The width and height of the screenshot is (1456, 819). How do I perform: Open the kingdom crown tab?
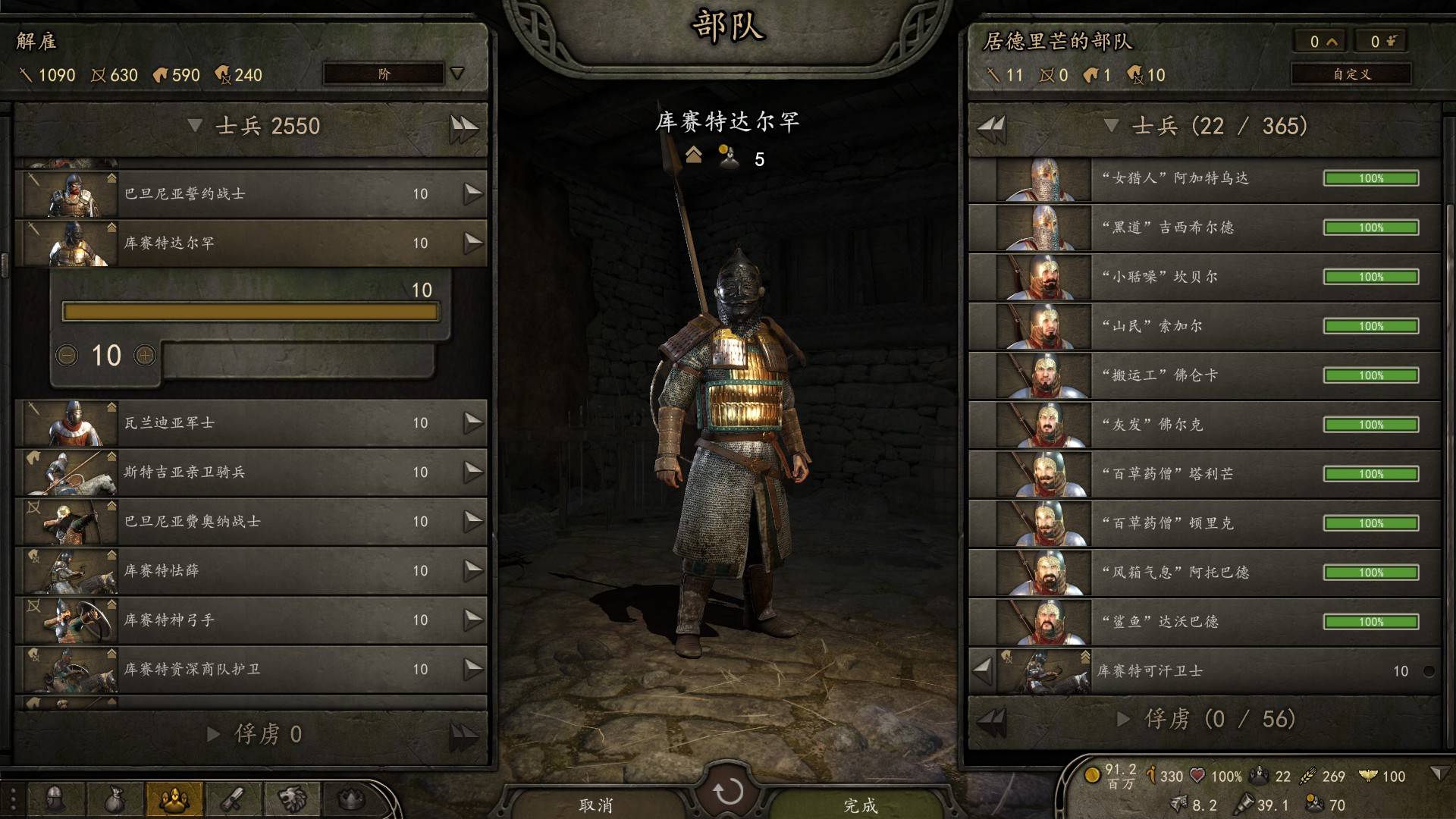tap(350, 799)
